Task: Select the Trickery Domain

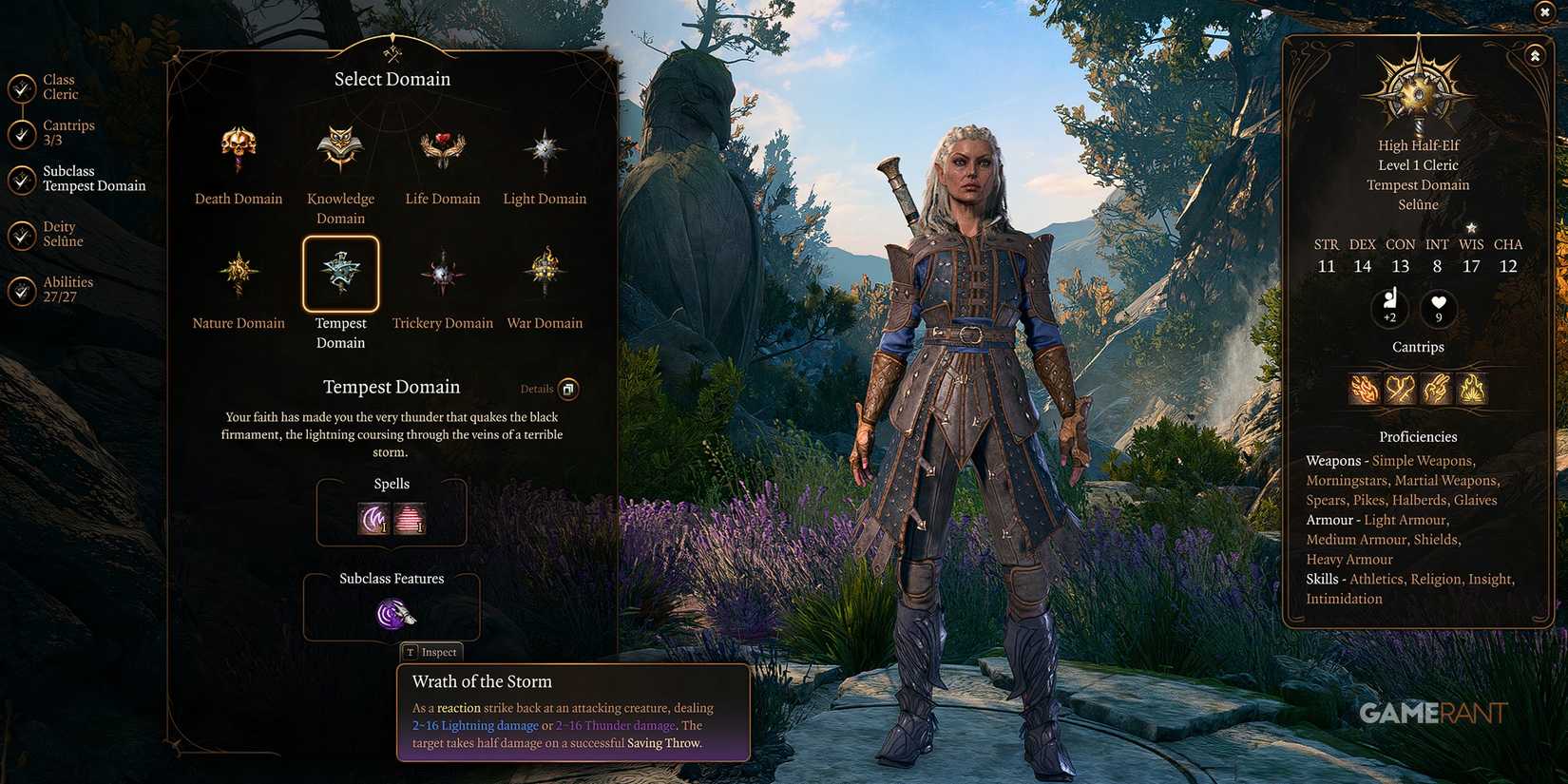Action: (442, 274)
